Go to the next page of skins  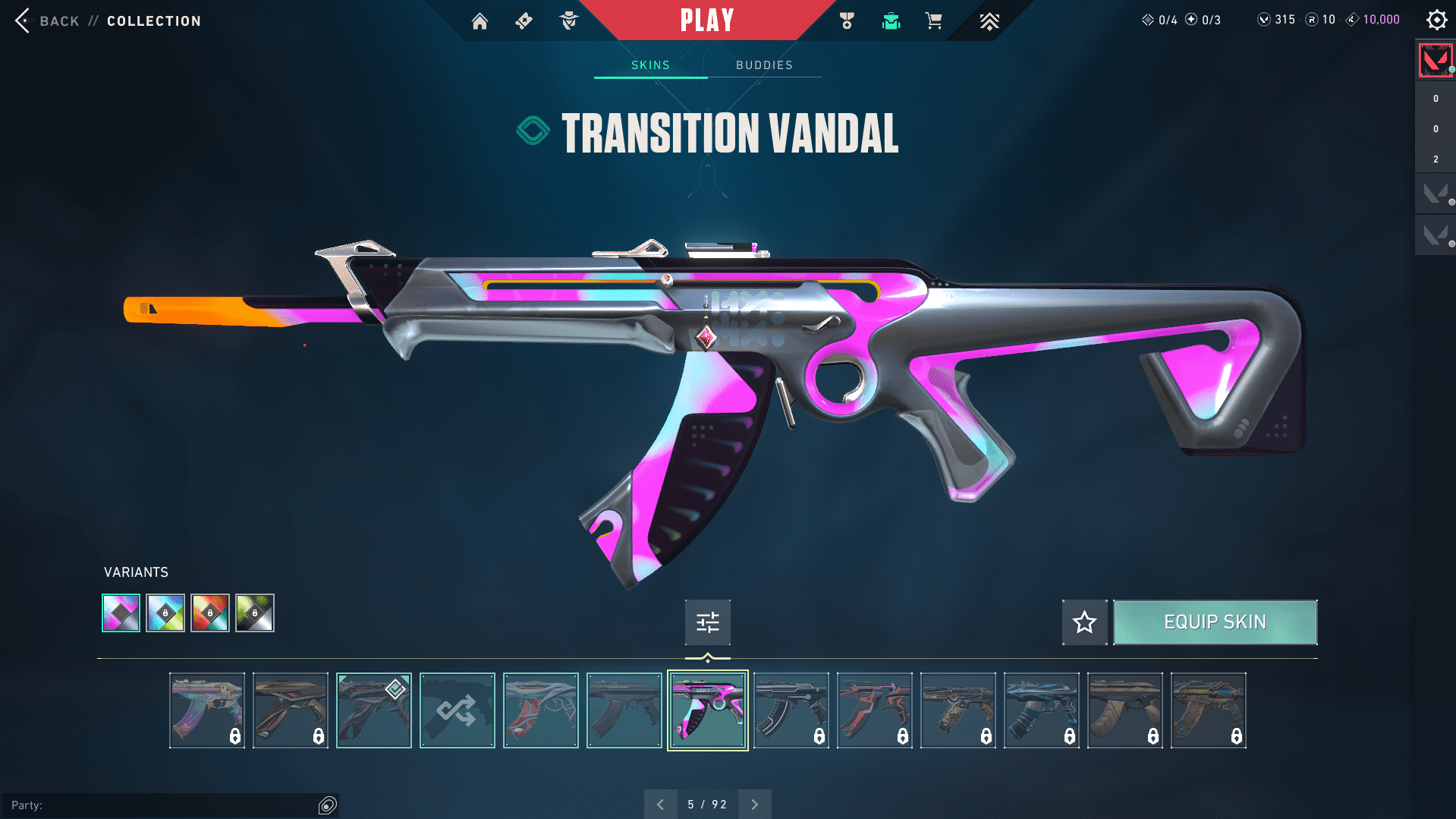(x=754, y=804)
